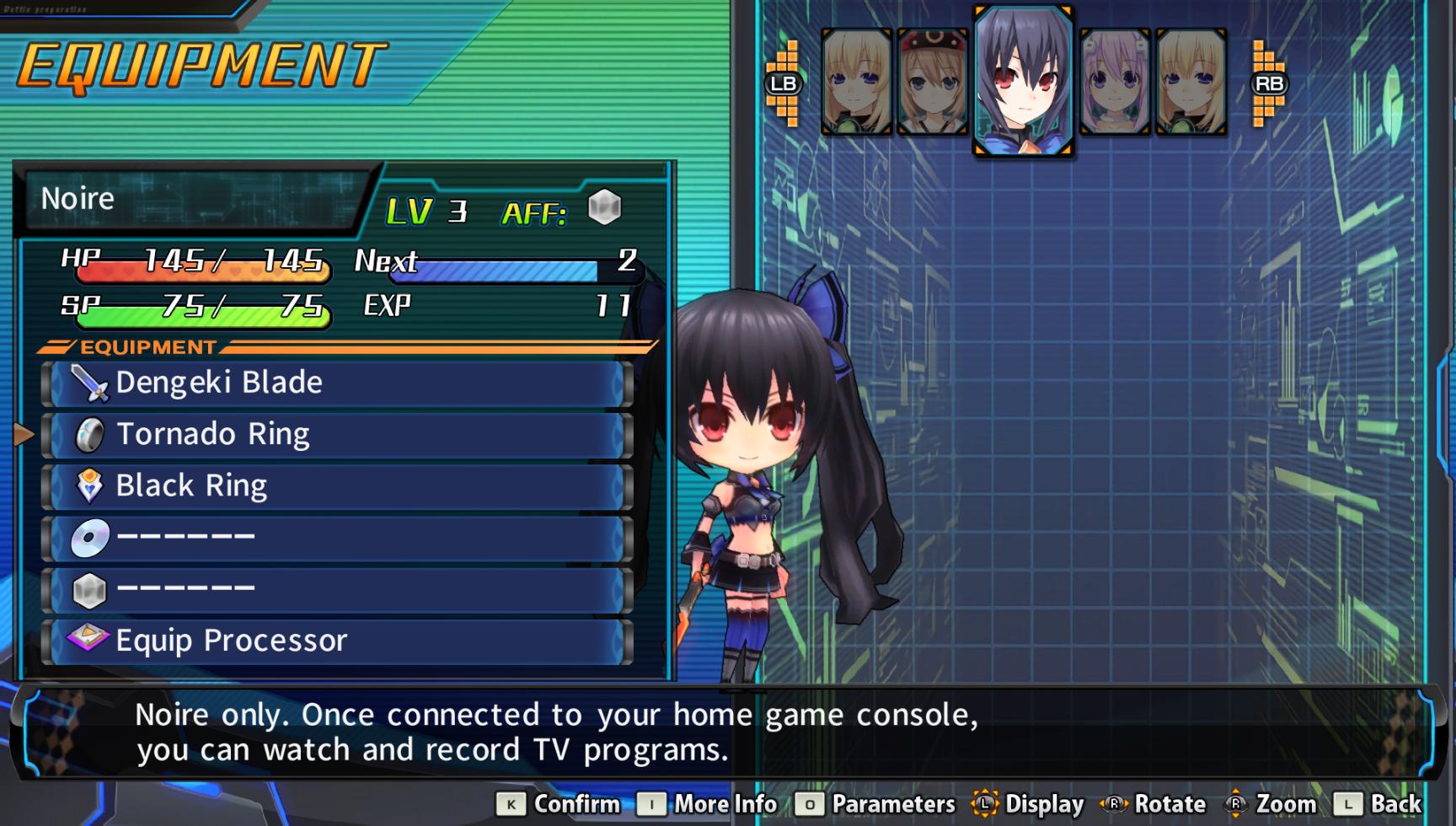The image size is (1456, 826).
Task: Select the Dengeki Blade weapon slot
Action: point(337,383)
